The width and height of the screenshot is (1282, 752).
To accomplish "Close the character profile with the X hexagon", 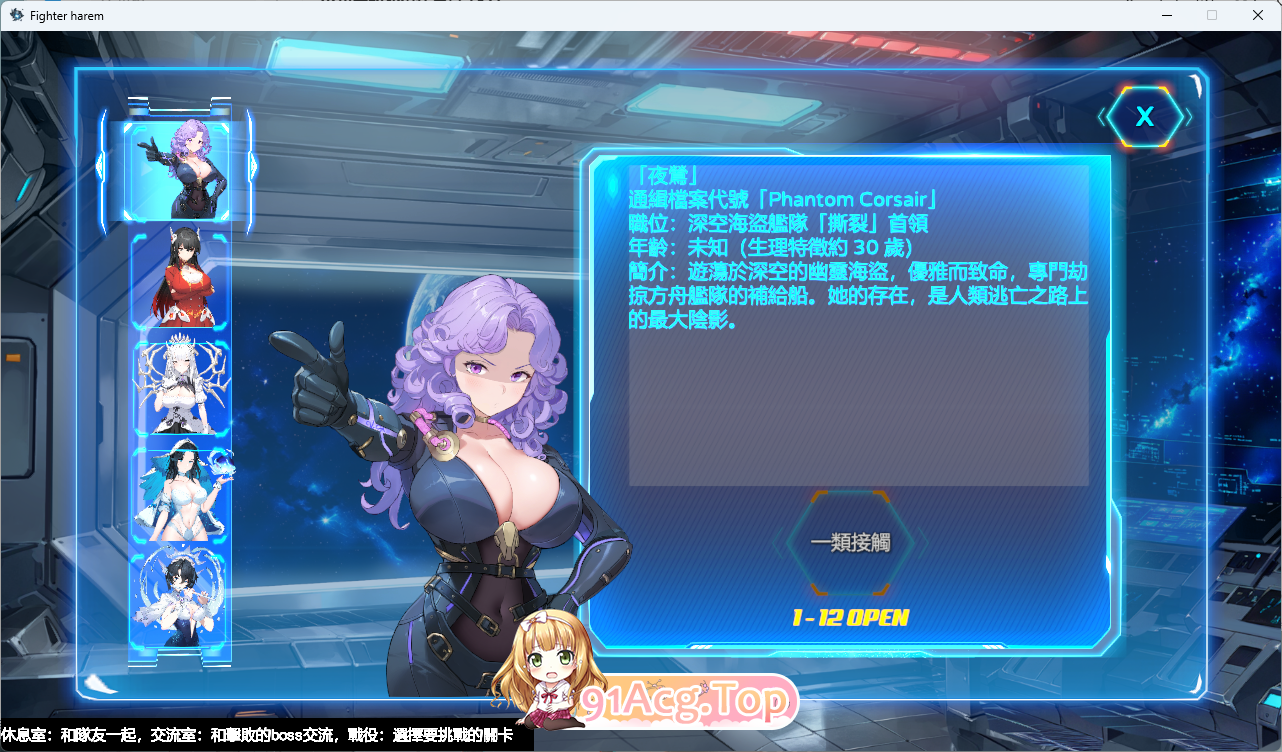I will 1144,116.
